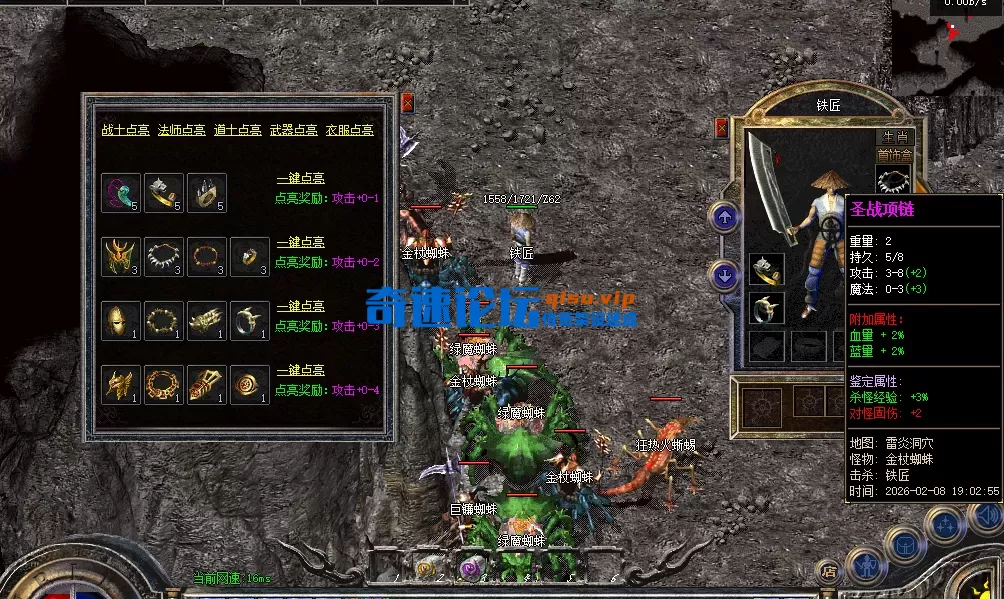This screenshot has width=1004, height=599.
Task: Select the teal bracelet slot in lighting panel
Action: tap(120, 193)
